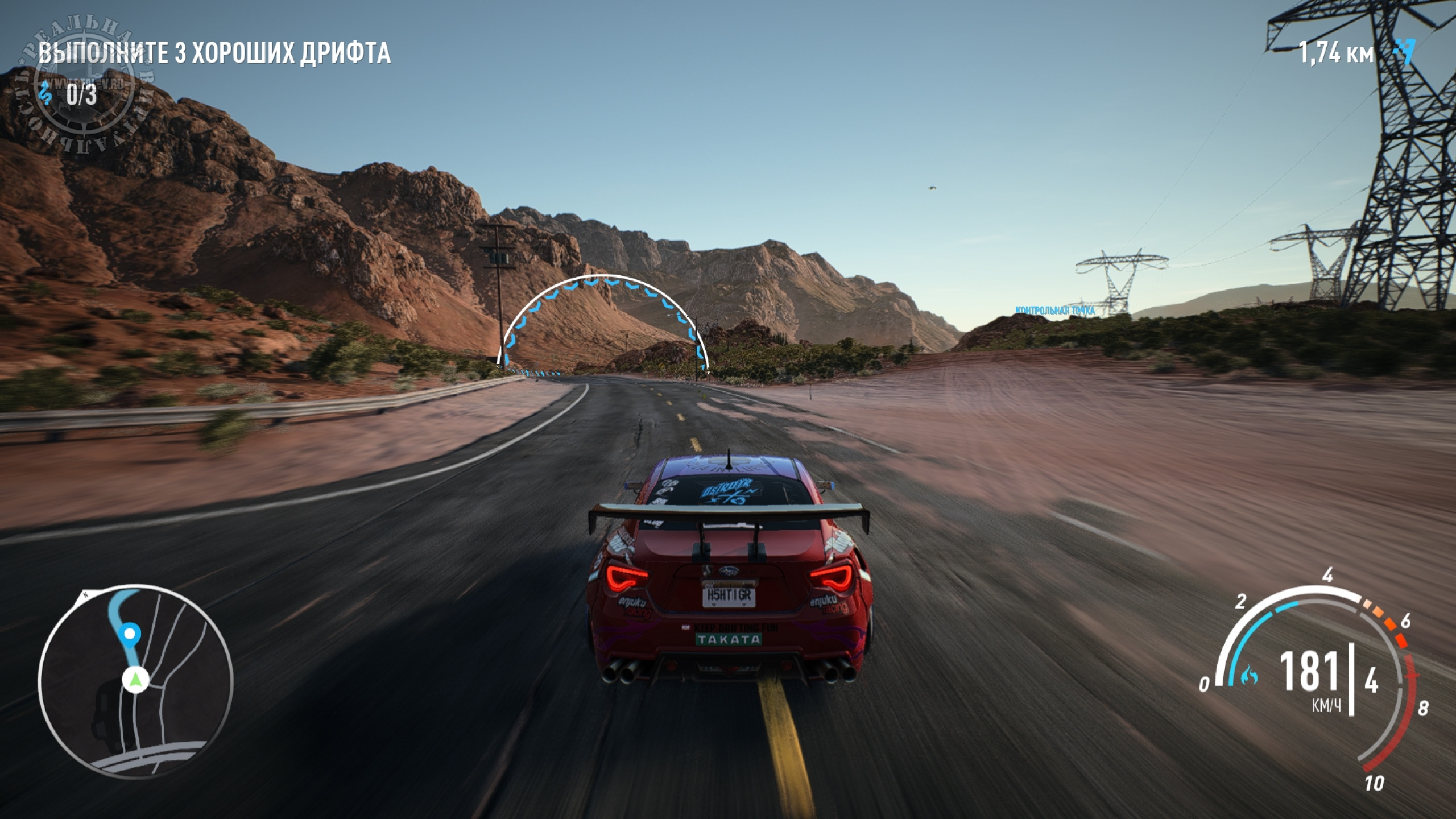Open the drift objective tracker text

click(214, 53)
